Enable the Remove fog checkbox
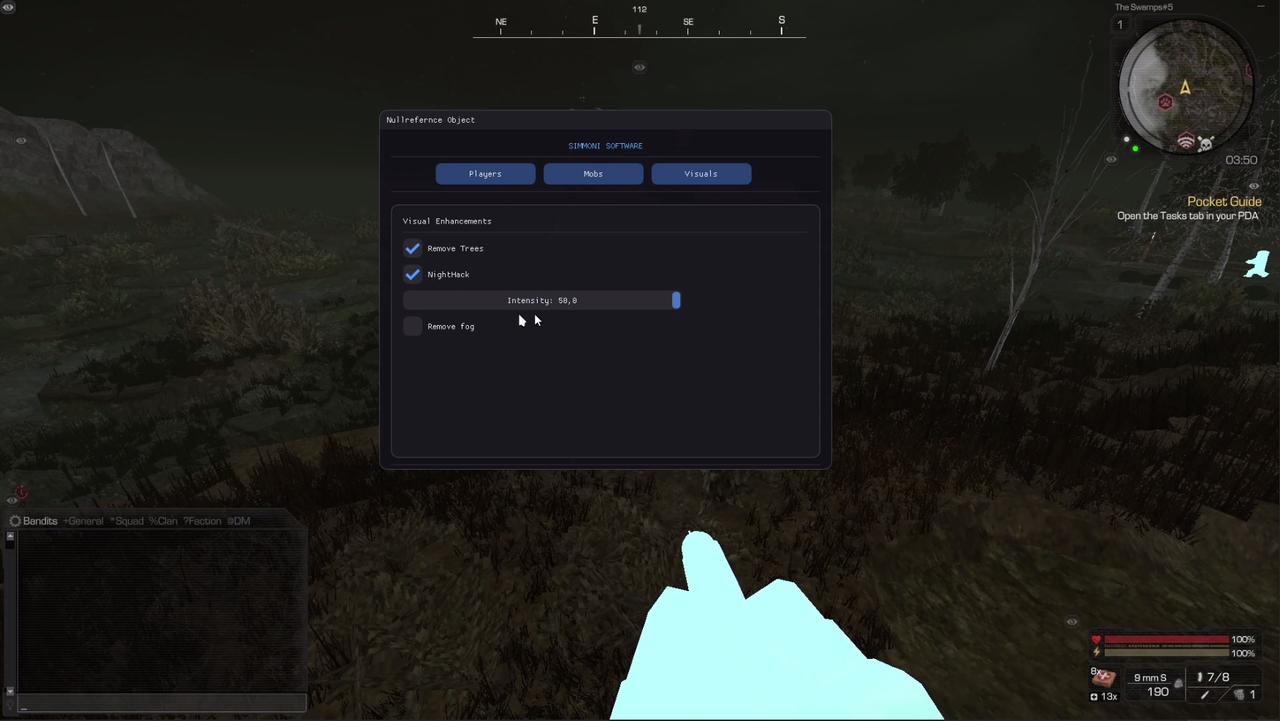This screenshot has height=721, width=1280. coord(412,326)
